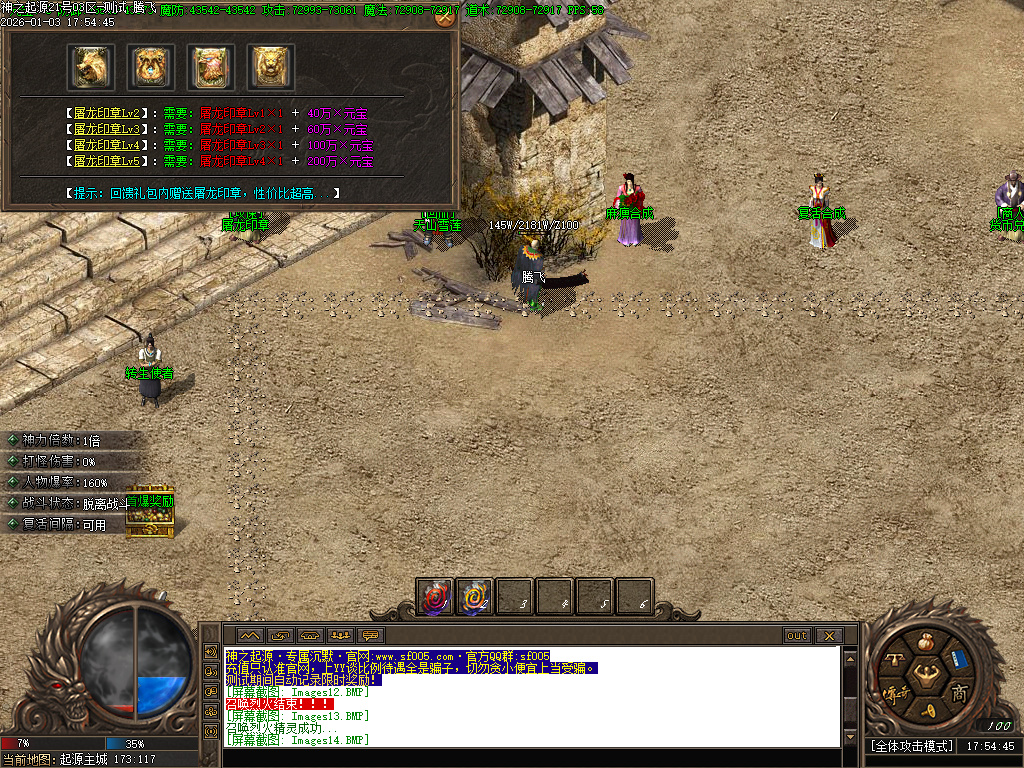The image size is (1024, 768).
Task: Click the 'out' button on chat bar
Action: [x=797, y=636]
